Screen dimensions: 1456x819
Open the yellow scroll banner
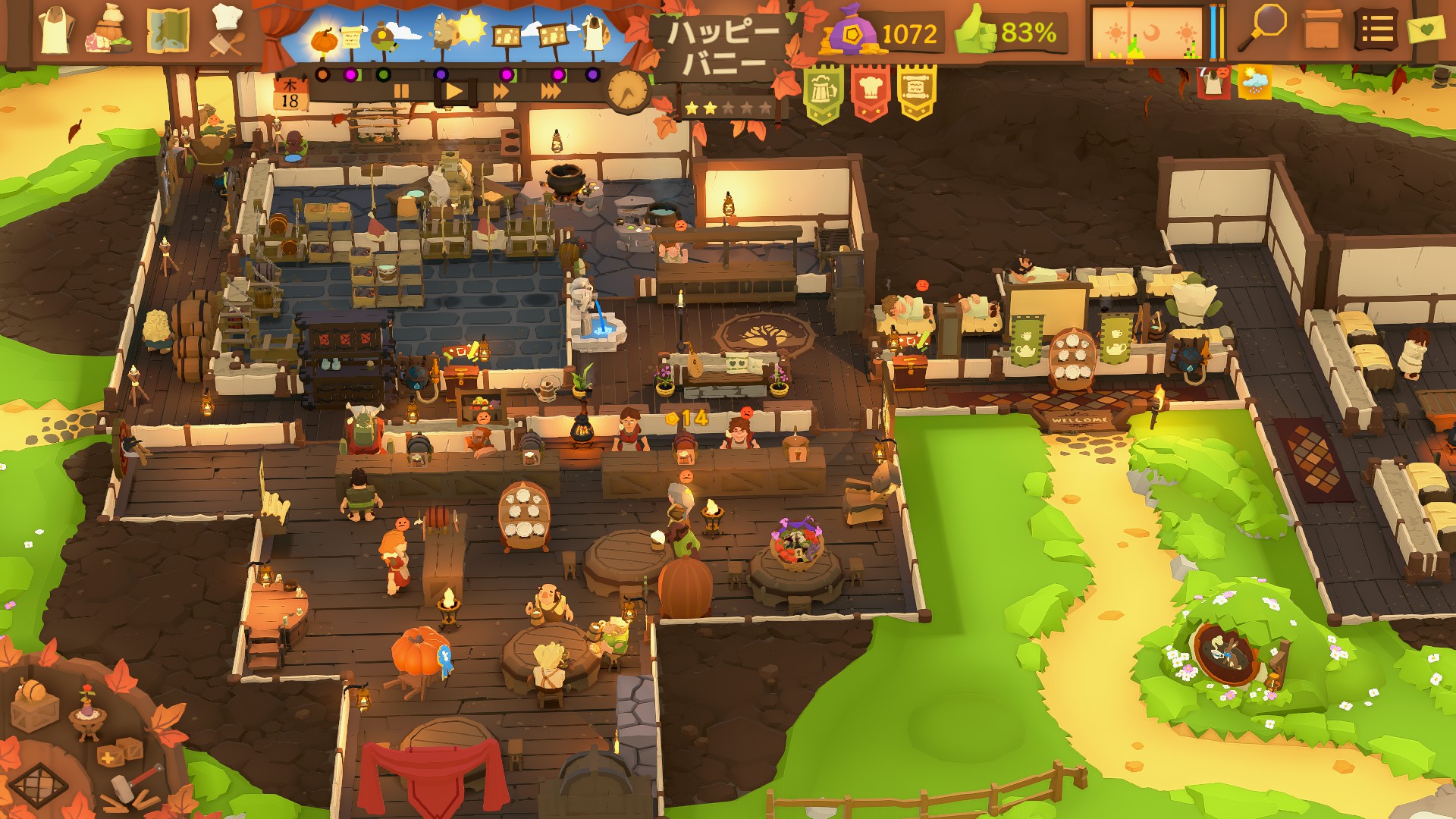tap(916, 93)
